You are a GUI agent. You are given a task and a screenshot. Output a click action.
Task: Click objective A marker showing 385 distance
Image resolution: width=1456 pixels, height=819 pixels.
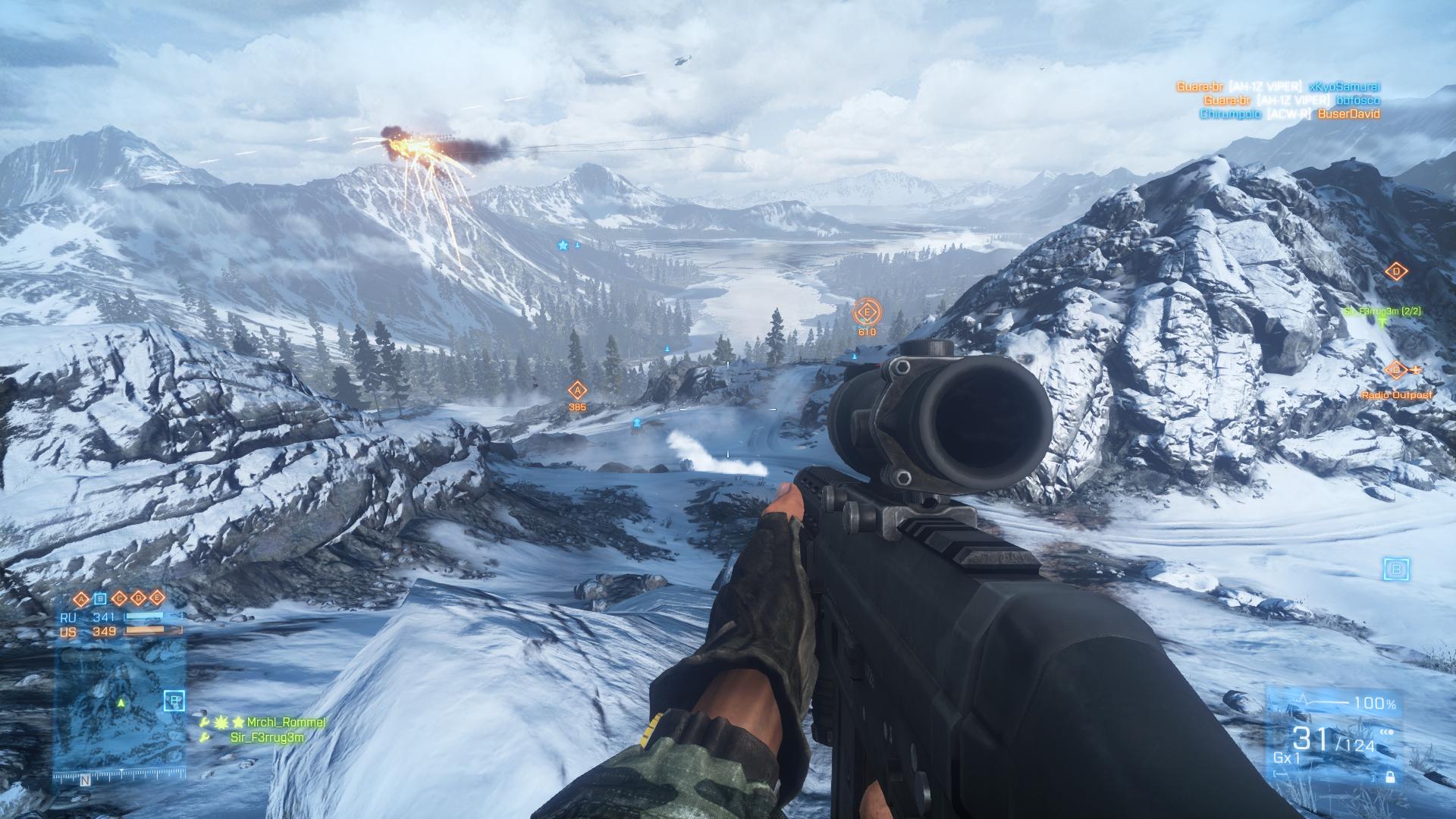point(577,391)
